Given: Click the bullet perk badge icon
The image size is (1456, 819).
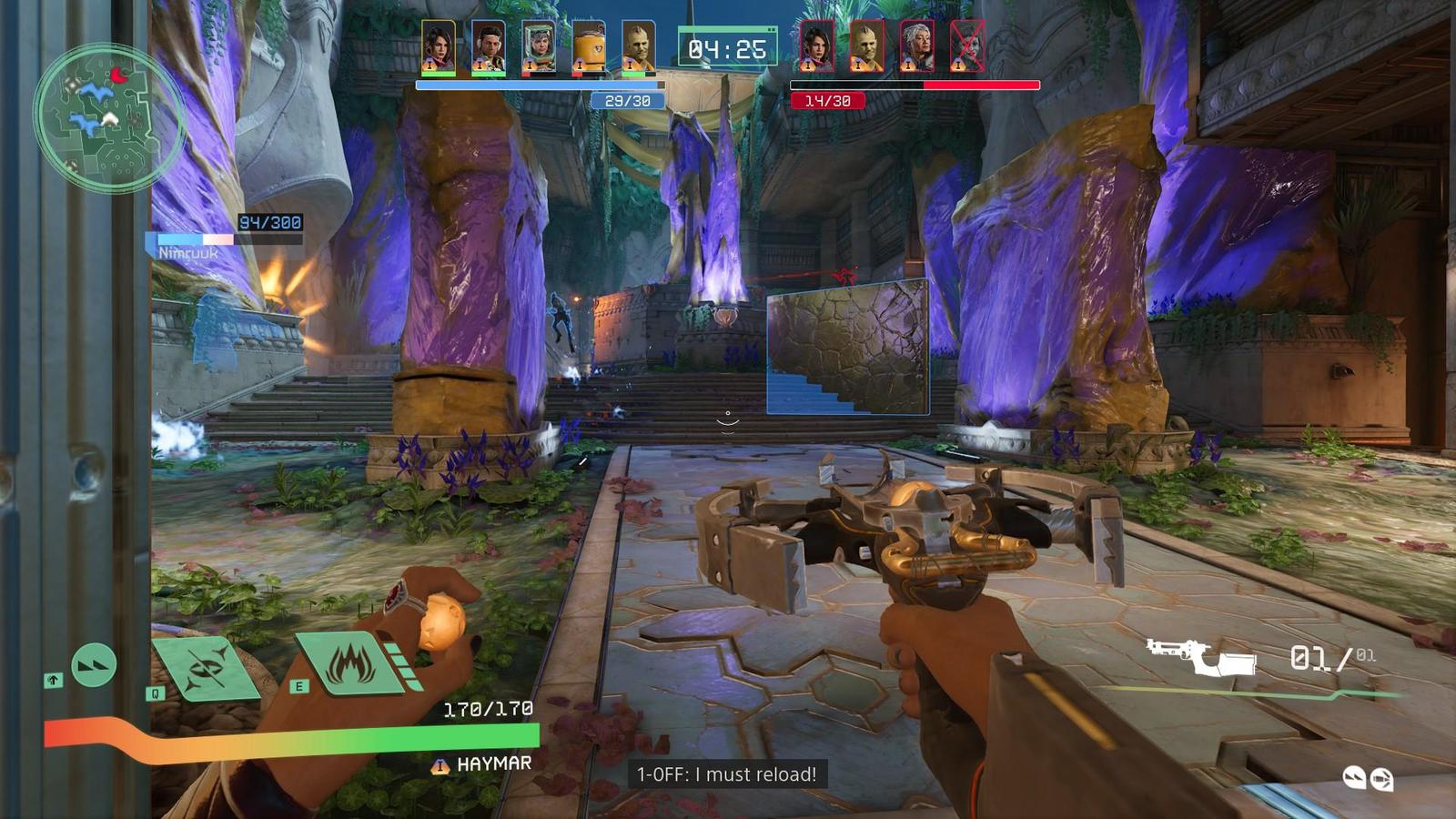Looking at the screenshot, I should click(1380, 779).
